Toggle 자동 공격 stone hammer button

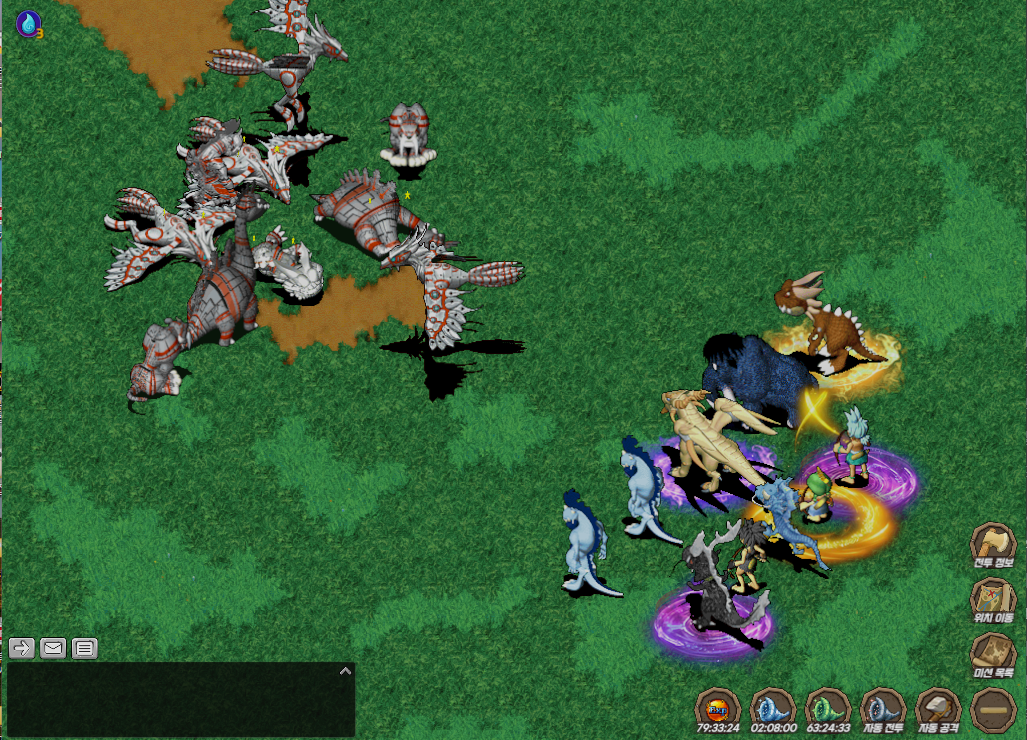pos(938,709)
